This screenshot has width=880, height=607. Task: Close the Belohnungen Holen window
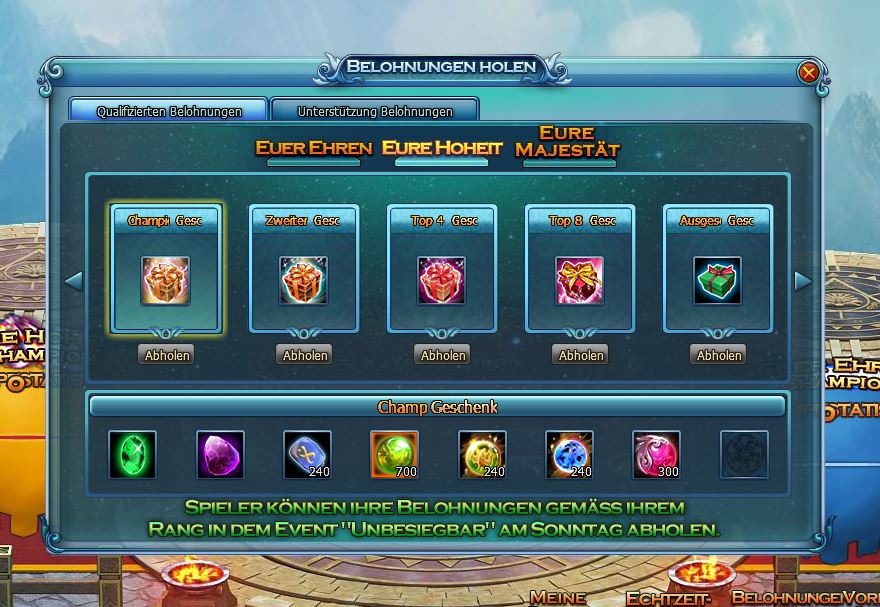point(809,72)
